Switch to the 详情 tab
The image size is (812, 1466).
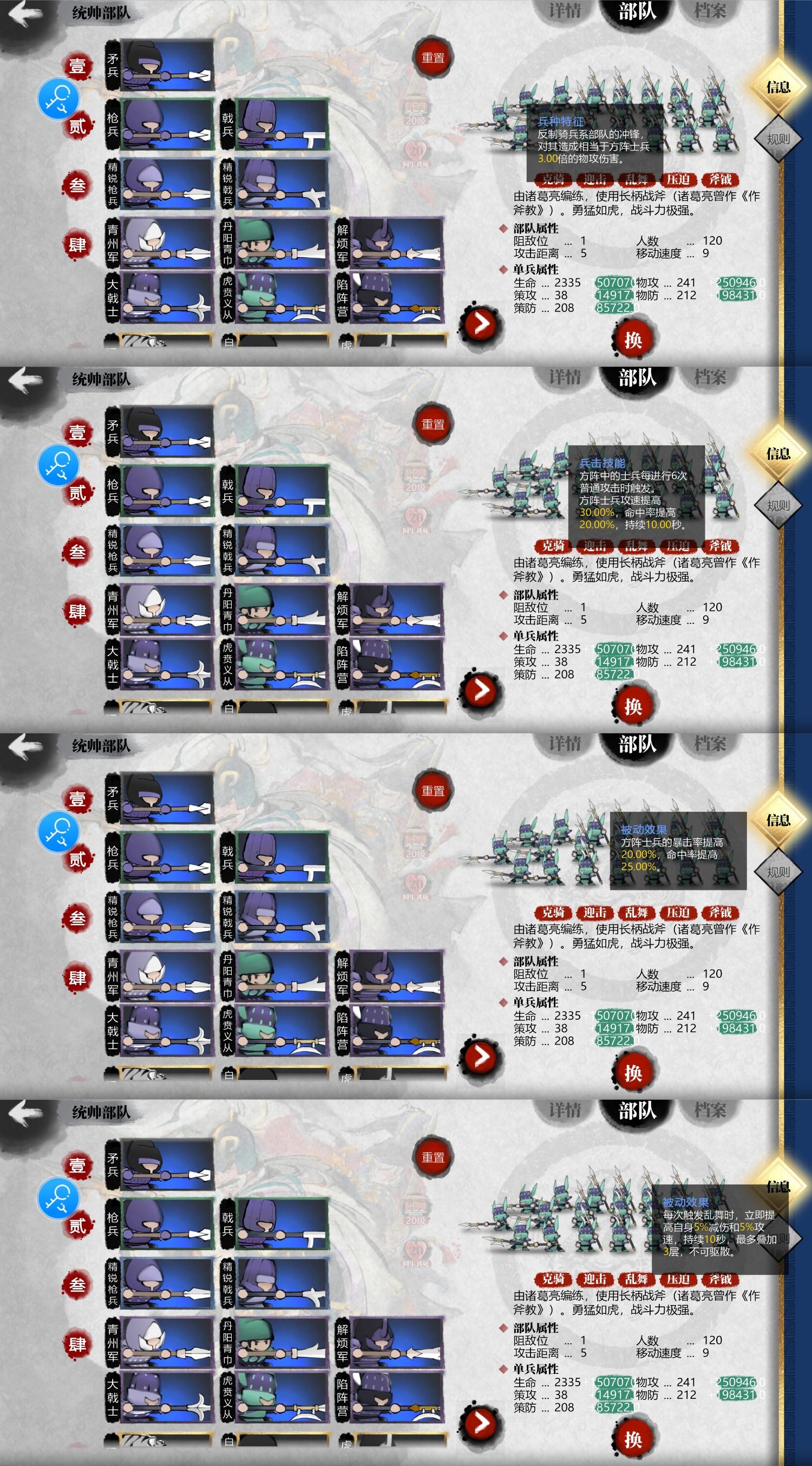(x=565, y=10)
